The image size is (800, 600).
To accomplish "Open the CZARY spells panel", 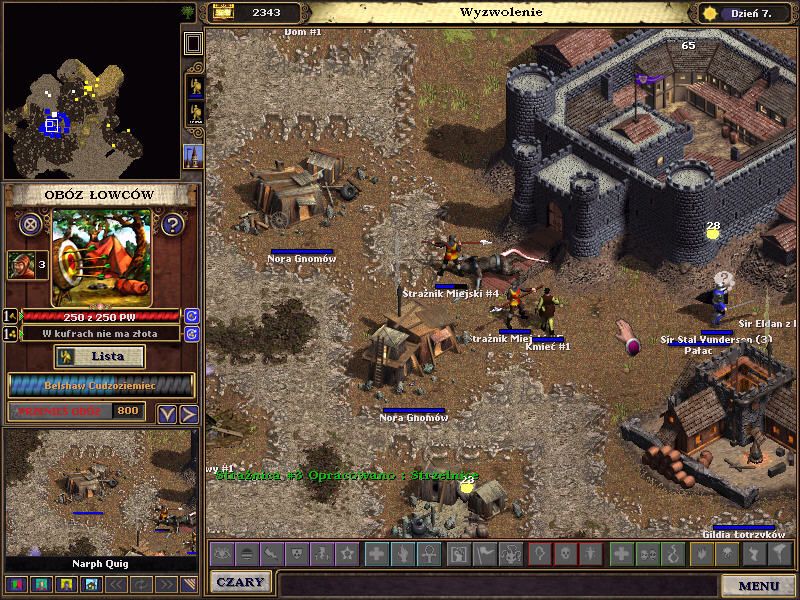I will click(x=240, y=583).
